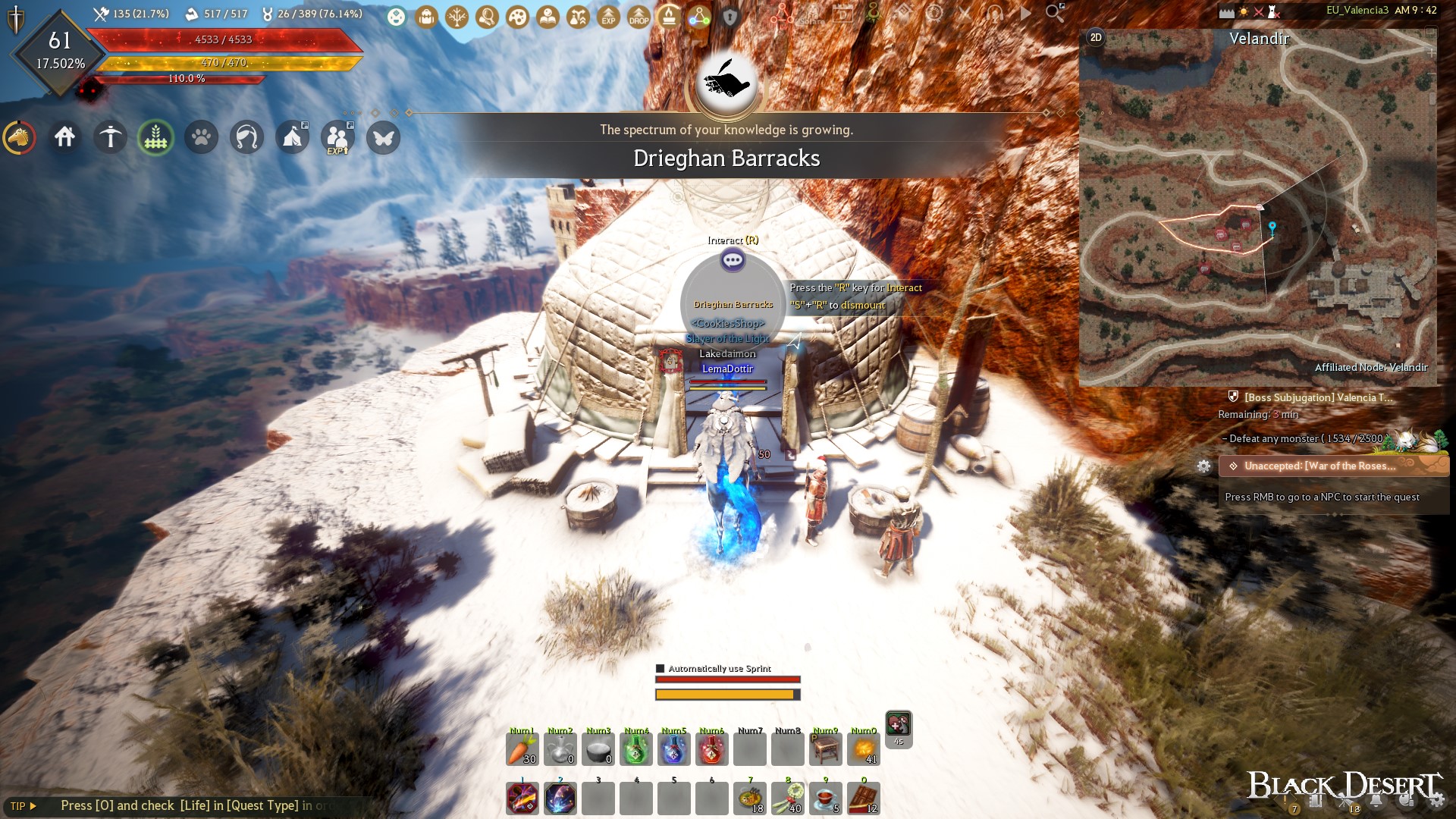Open the DROP rate buff icon

[638, 18]
